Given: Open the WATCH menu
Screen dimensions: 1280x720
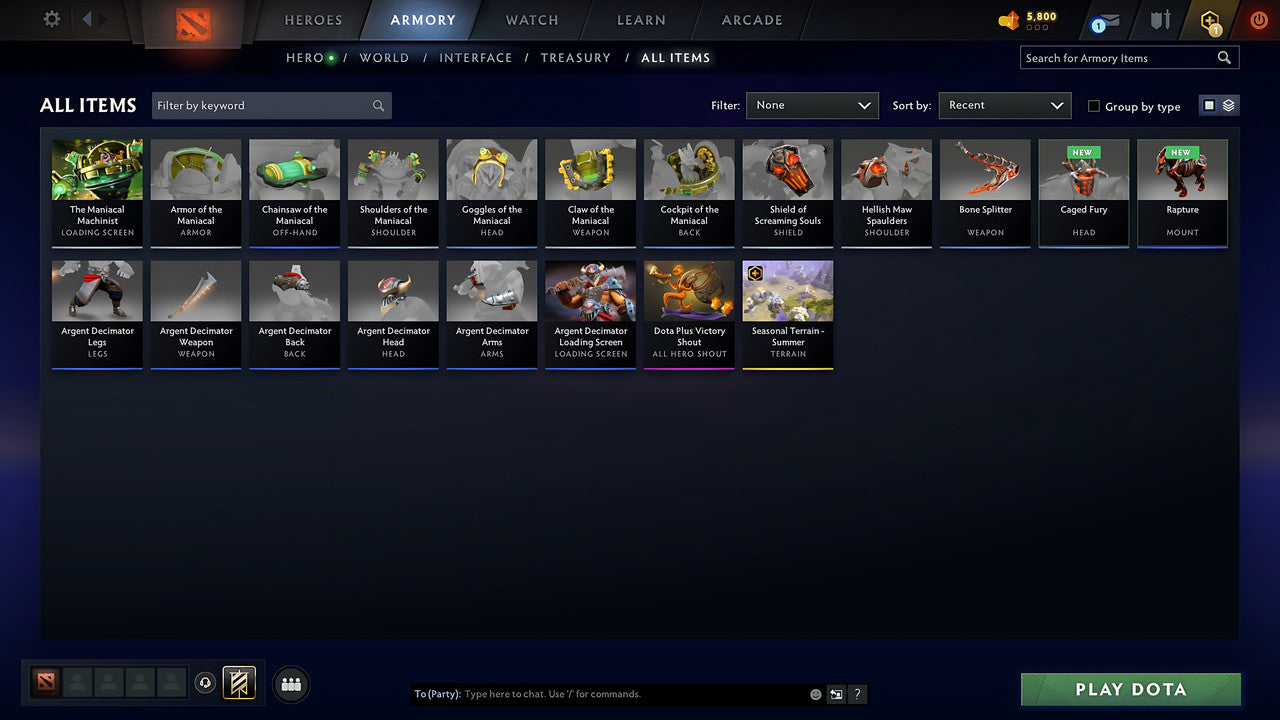Looking at the screenshot, I should 531,20.
